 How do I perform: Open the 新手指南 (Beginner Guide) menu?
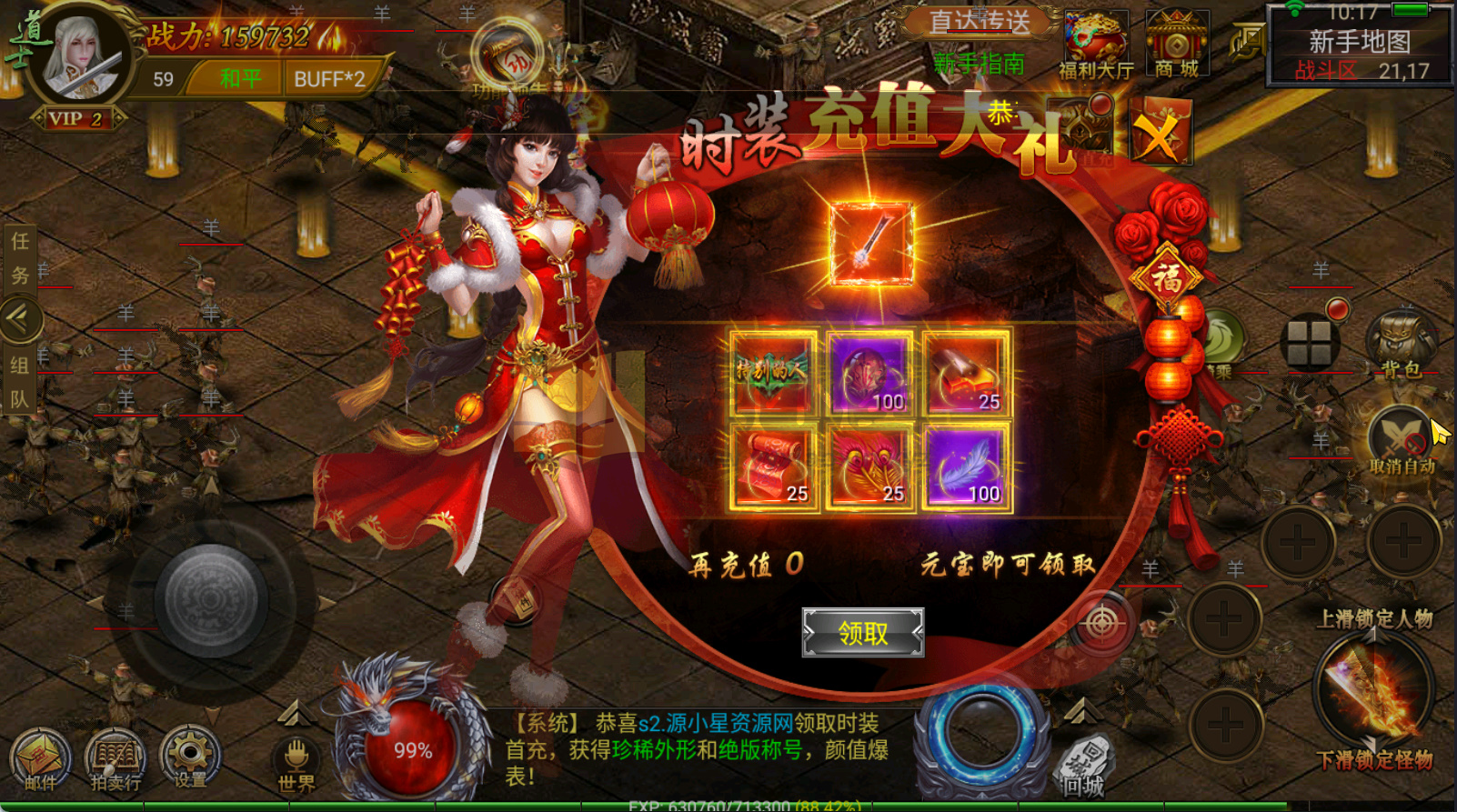coord(979,64)
